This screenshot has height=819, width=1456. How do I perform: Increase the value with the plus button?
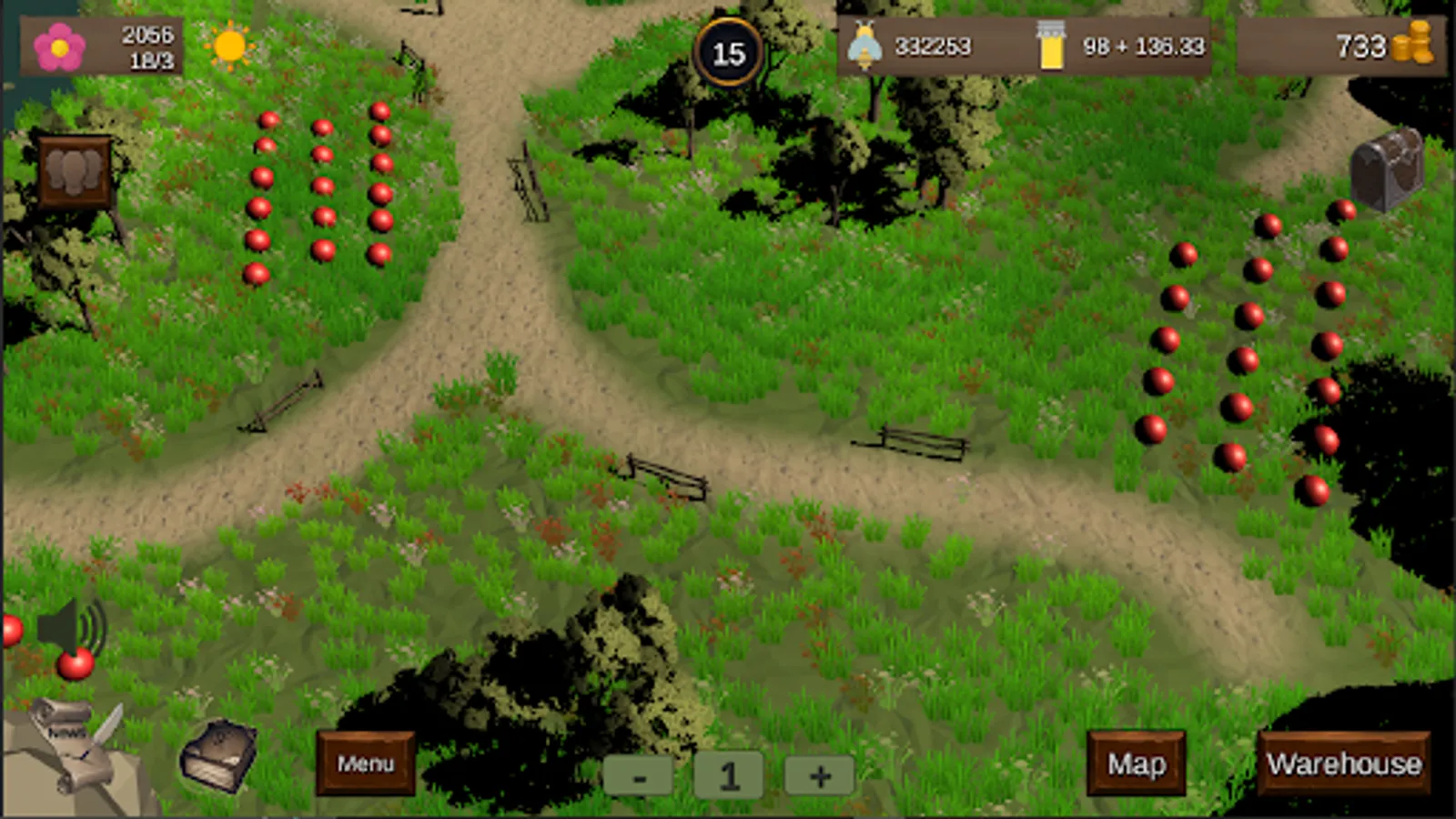(819, 776)
